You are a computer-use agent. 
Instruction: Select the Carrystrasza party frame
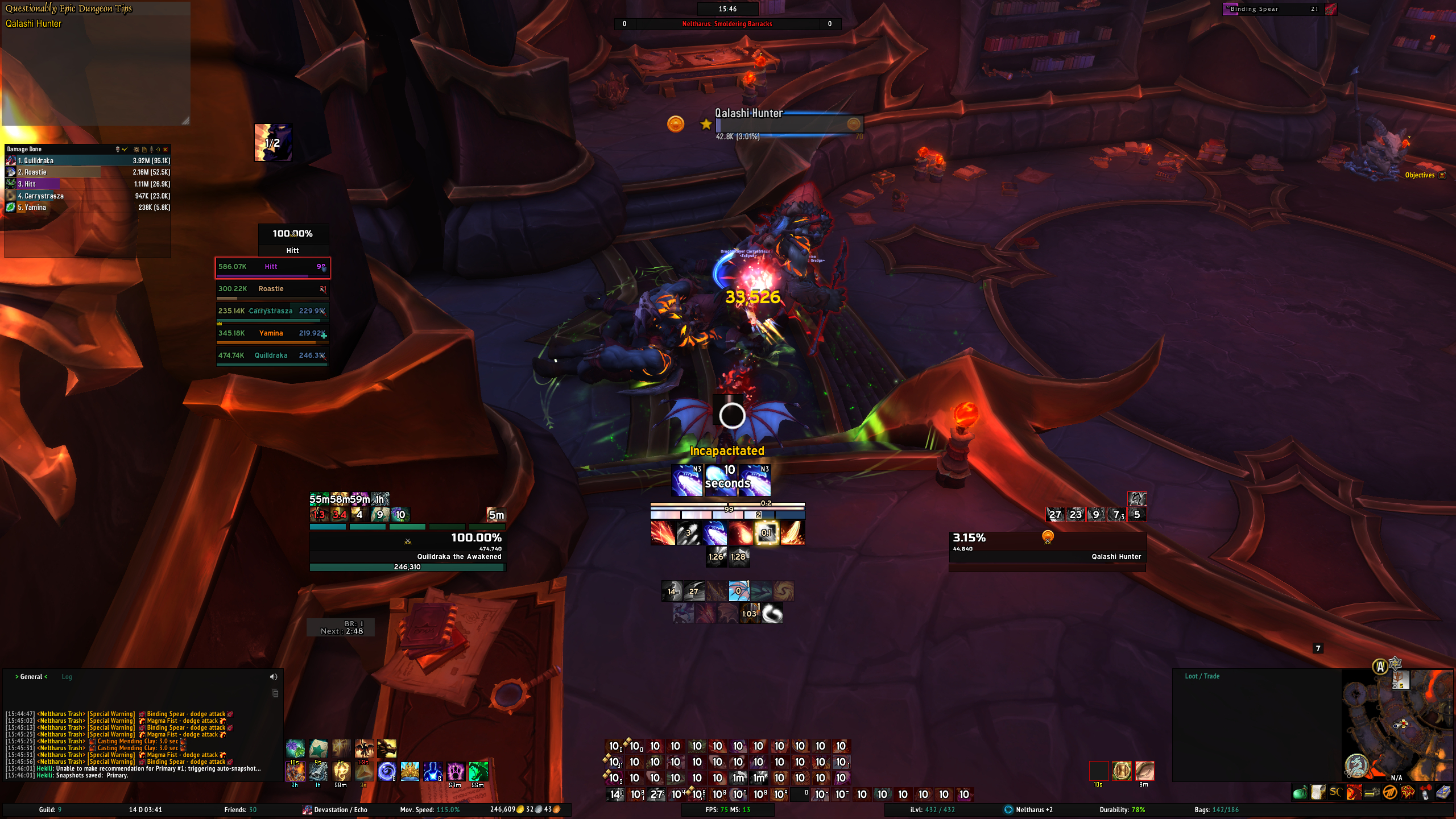272,312
